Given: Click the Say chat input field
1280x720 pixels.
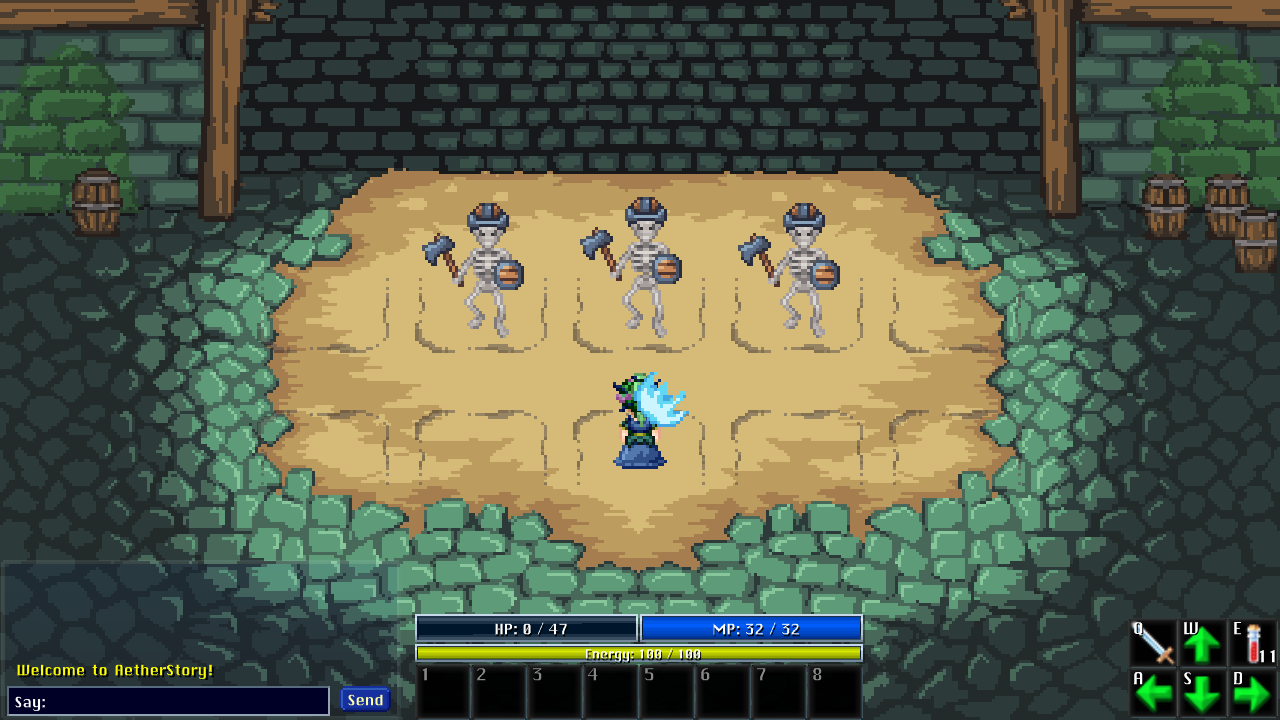Looking at the screenshot, I should [x=170, y=700].
